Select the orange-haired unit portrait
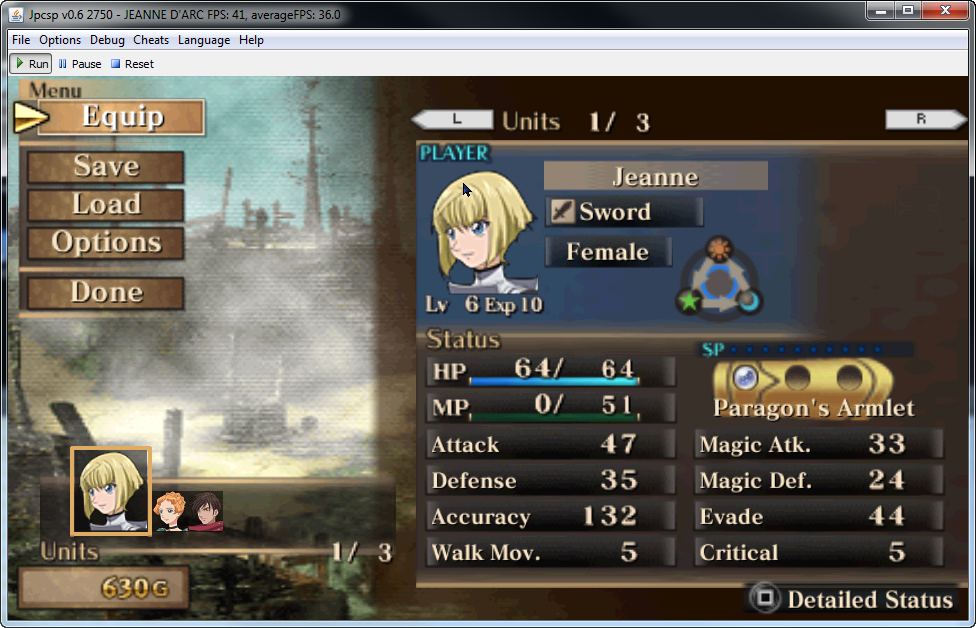 pos(170,511)
